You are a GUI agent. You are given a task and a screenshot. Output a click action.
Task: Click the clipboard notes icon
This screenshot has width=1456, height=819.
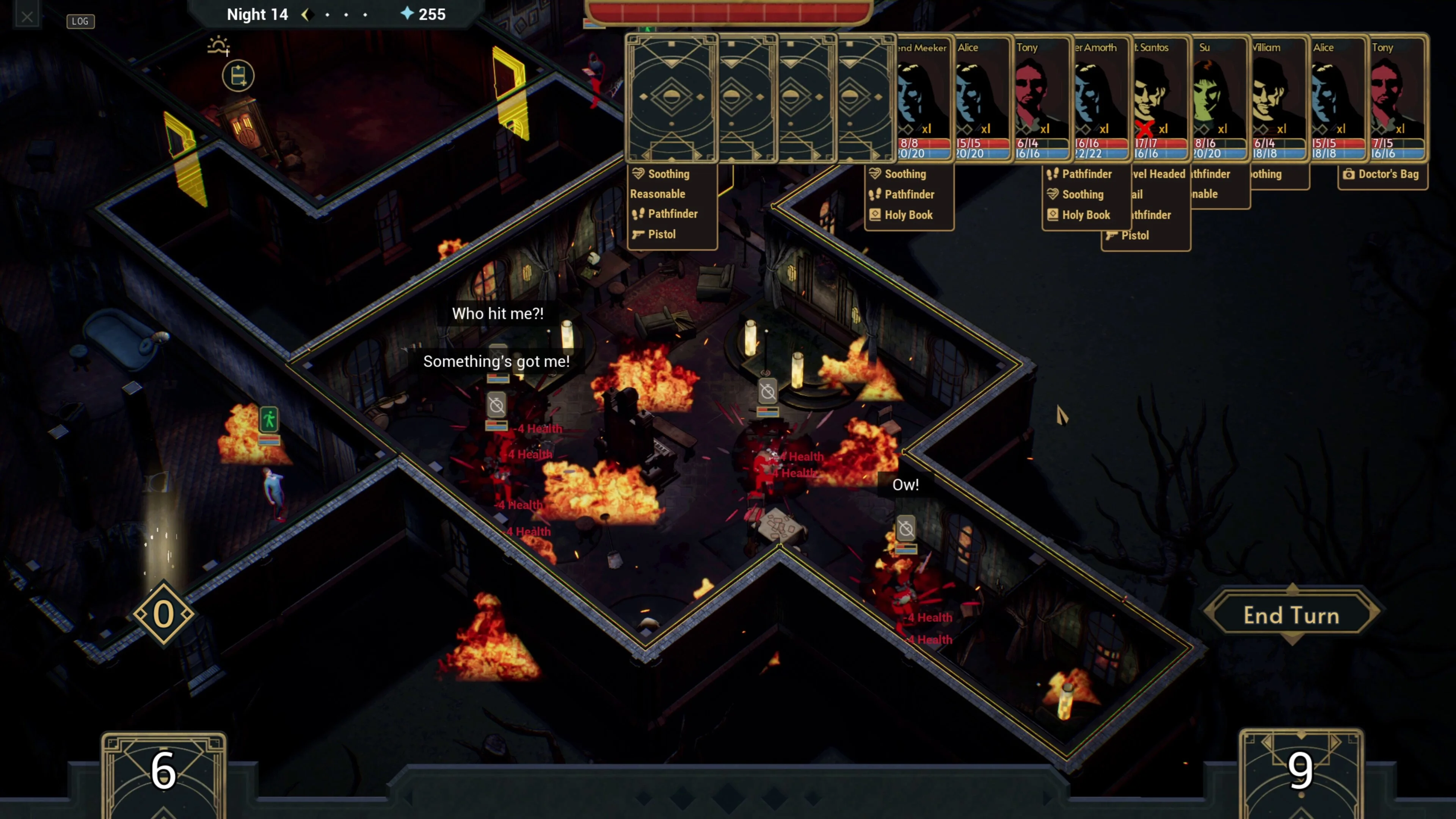238,76
